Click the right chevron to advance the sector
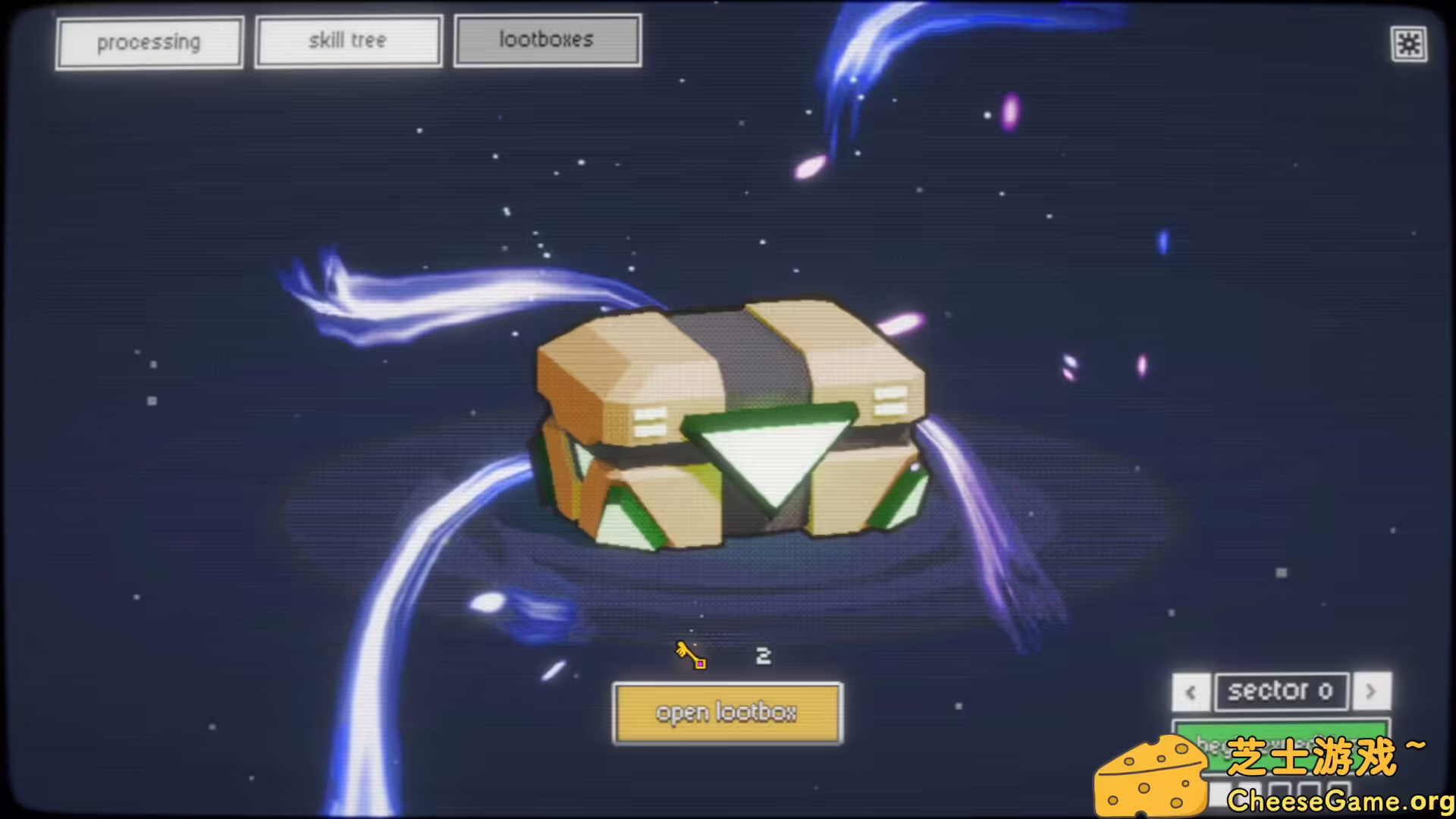 tap(1371, 692)
